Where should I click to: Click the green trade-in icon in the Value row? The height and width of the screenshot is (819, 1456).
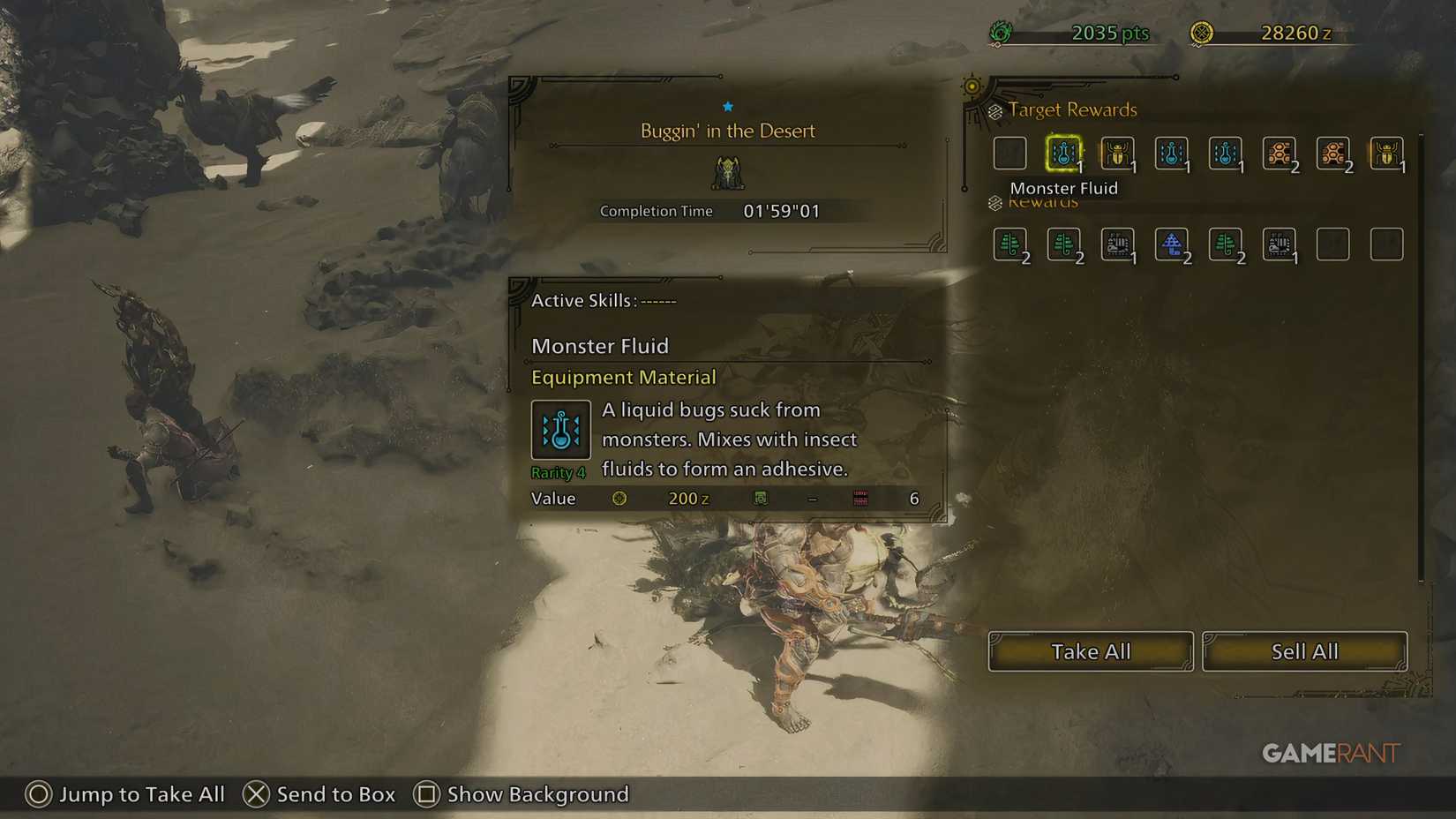pos(760,498)
